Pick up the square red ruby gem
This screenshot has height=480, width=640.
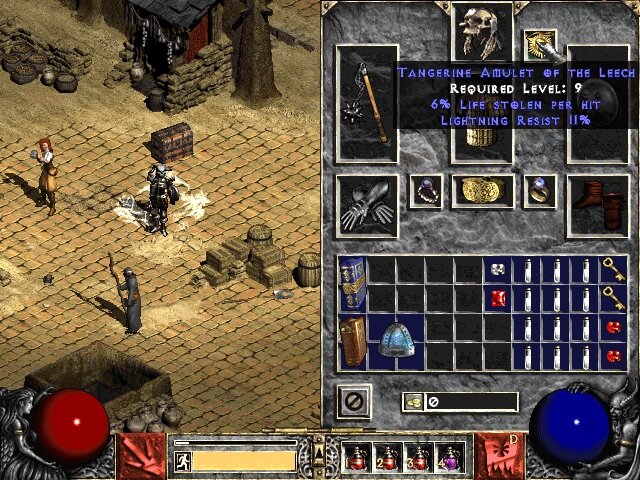[497, 298]
